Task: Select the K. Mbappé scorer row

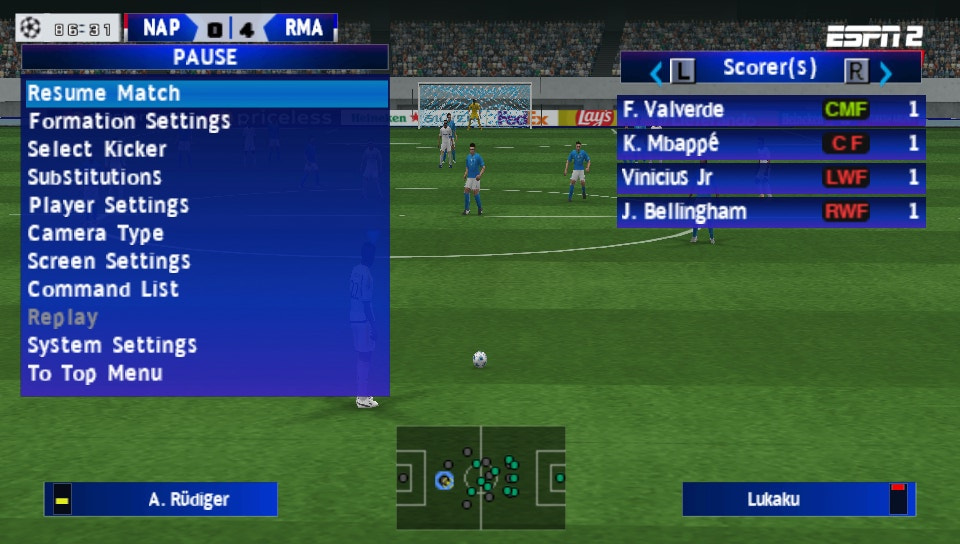Action: (770, 144)
